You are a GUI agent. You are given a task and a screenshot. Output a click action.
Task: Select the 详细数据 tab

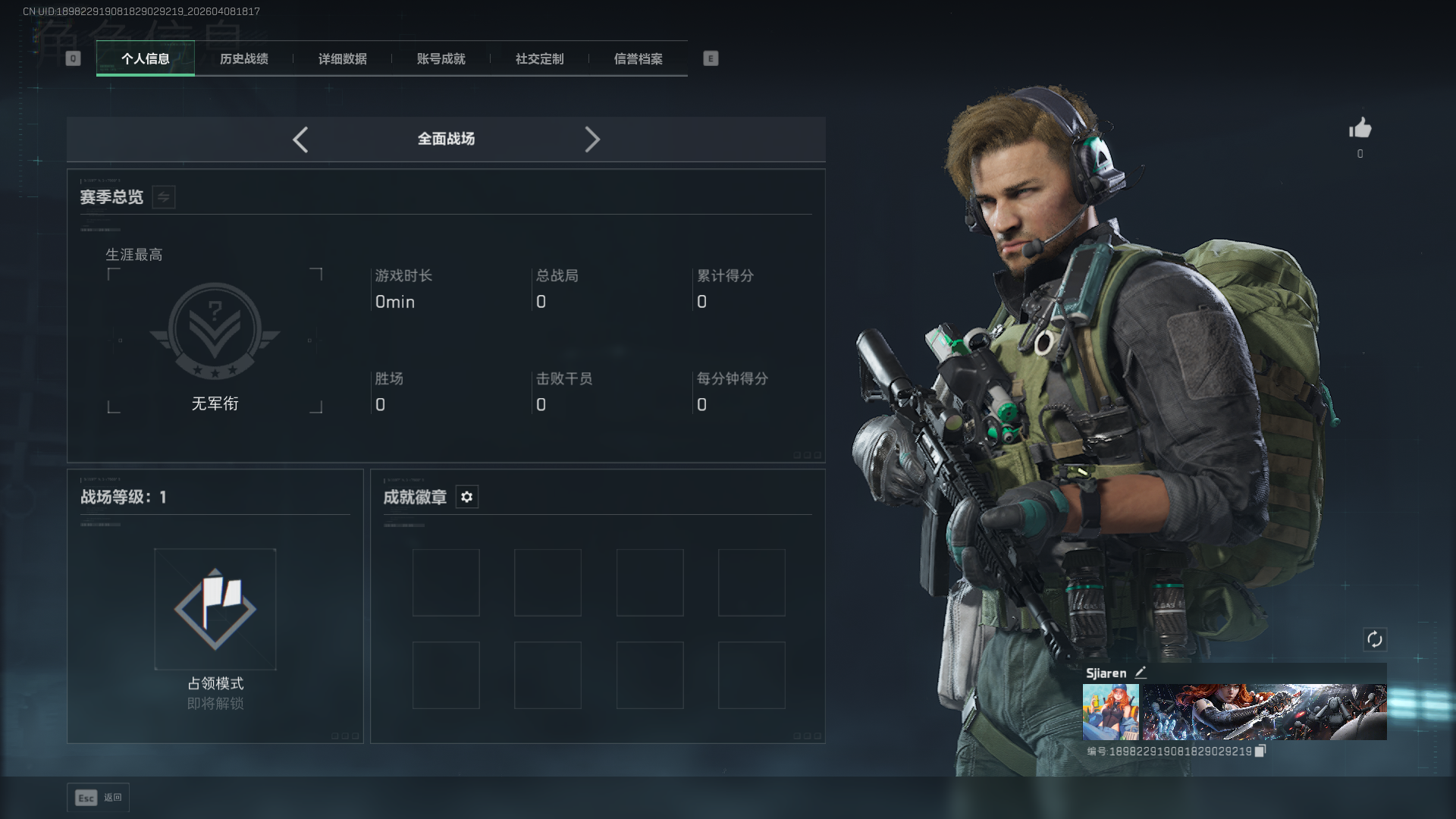click(x=342, y=58)
